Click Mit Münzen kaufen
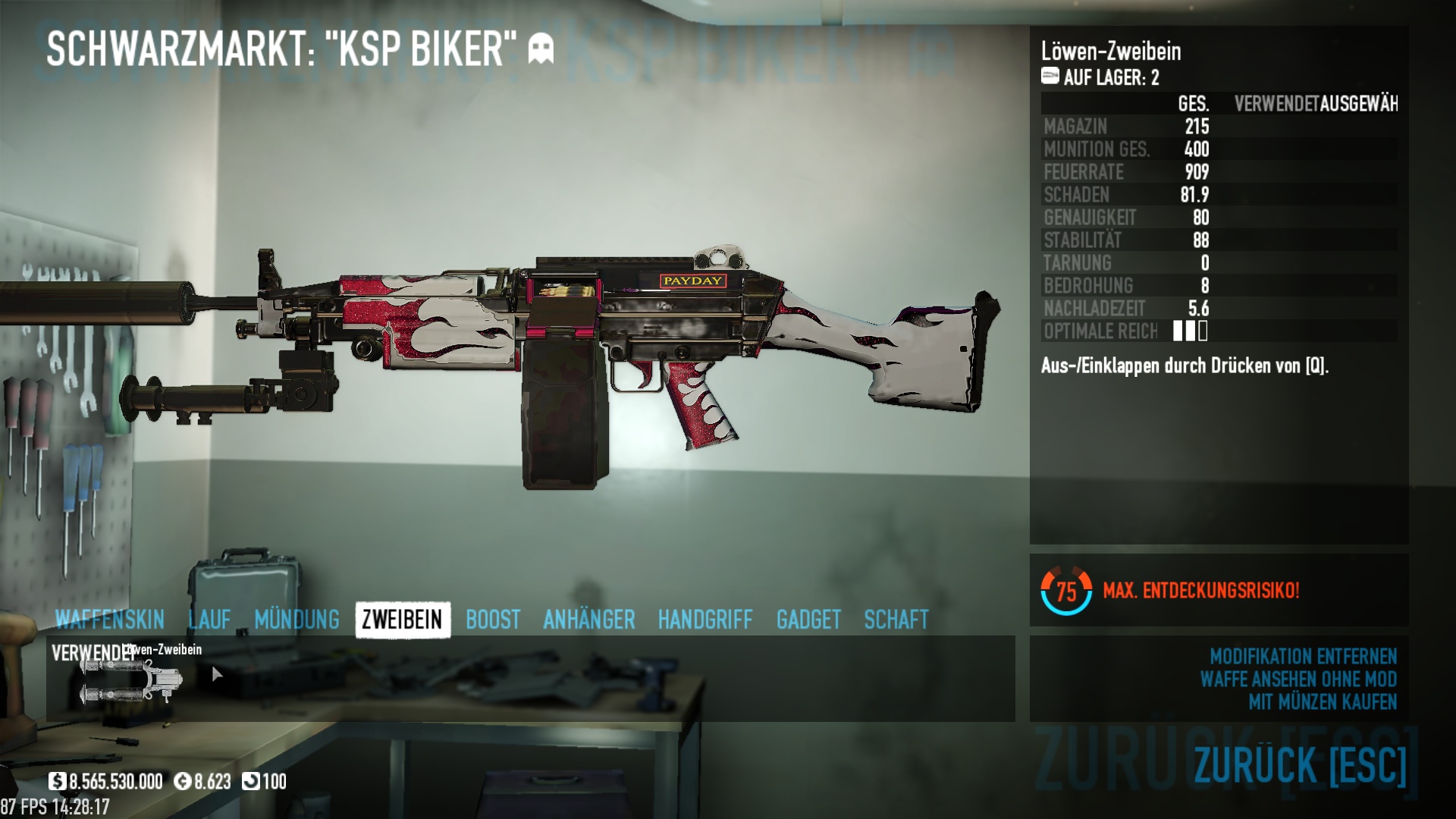This screenshot has height=819, width=1456. [x=1323, y=701]
